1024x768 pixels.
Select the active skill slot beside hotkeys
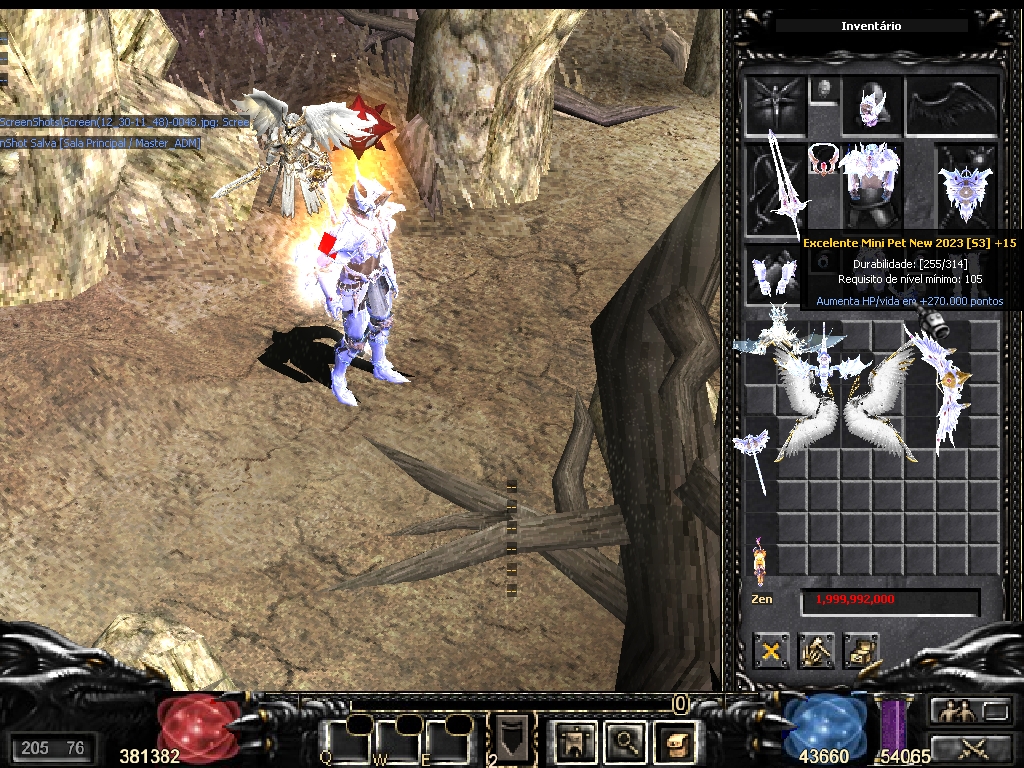click(511, 739)
